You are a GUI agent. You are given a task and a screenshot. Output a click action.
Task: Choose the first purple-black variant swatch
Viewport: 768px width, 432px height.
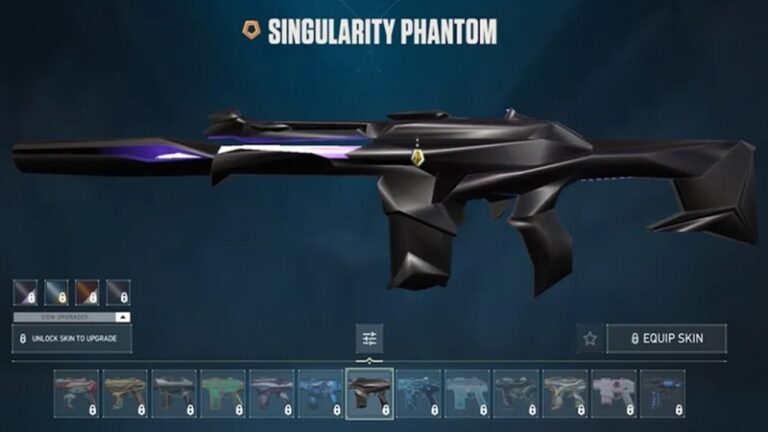pos(26,292)
